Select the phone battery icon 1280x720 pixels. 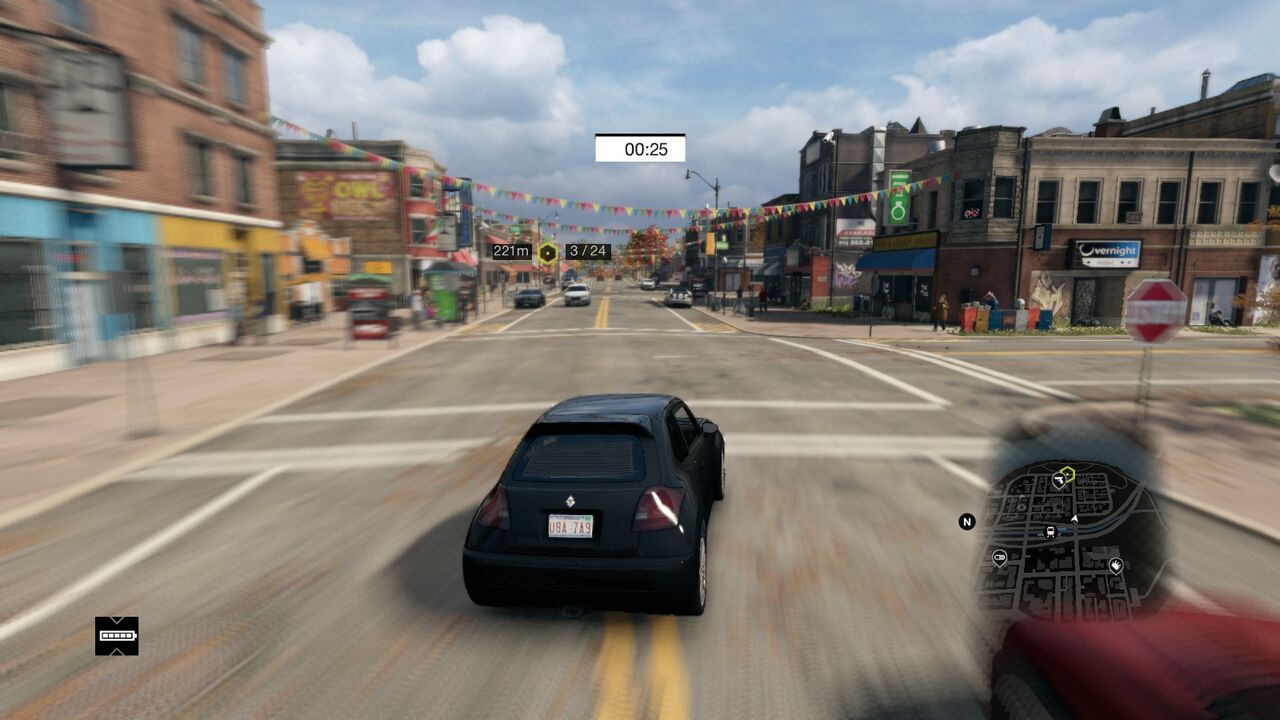click(x=117, y=636)
